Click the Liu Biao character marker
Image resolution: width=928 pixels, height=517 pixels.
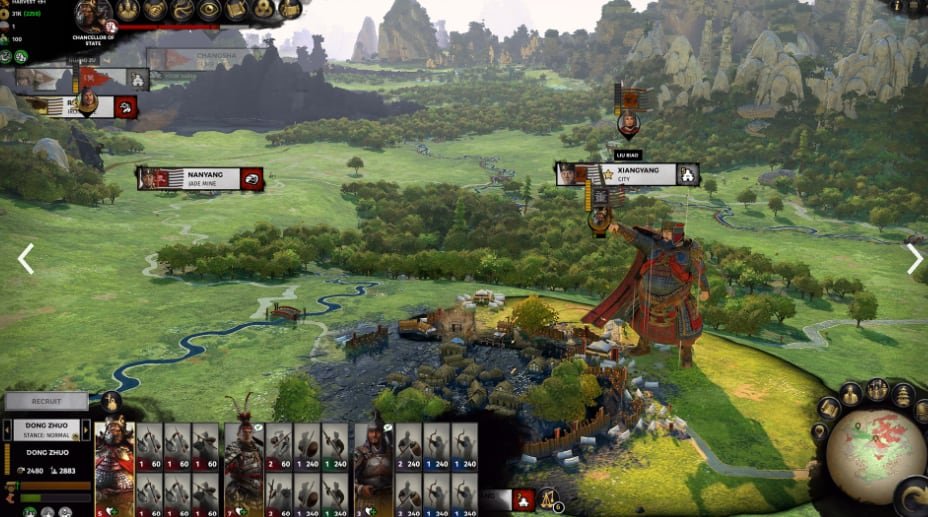[628, 124]
